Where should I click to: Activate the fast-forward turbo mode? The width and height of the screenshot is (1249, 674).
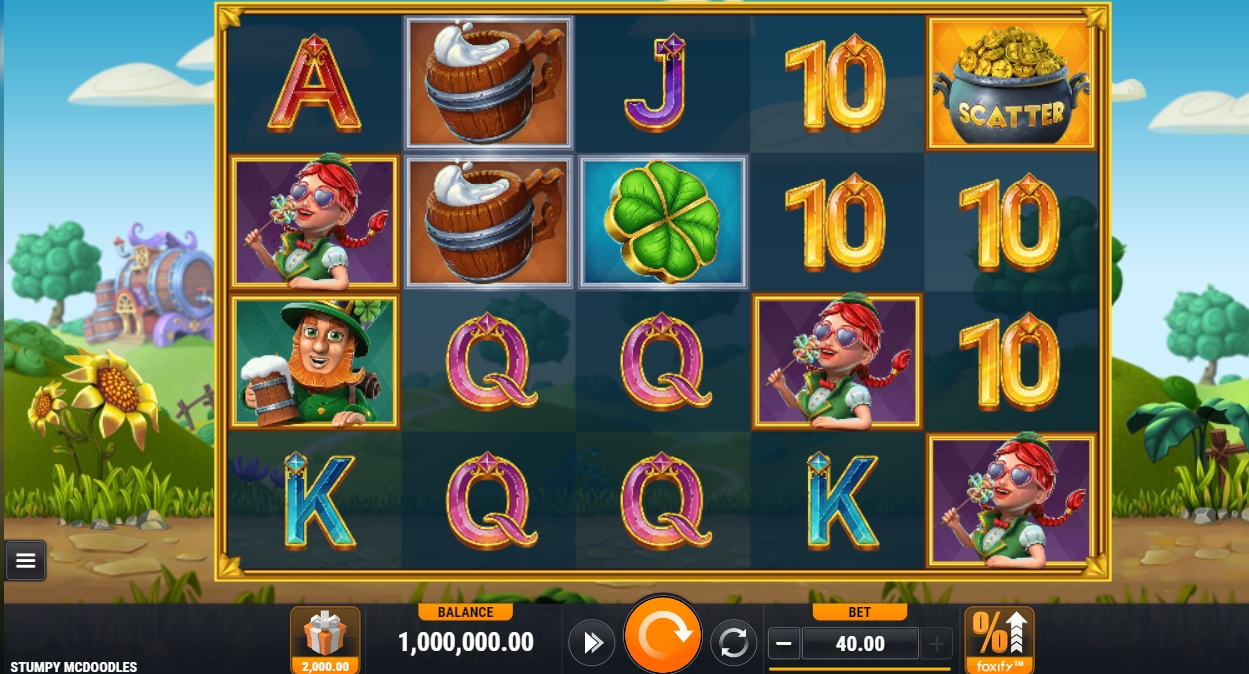[x=592, y=643]
